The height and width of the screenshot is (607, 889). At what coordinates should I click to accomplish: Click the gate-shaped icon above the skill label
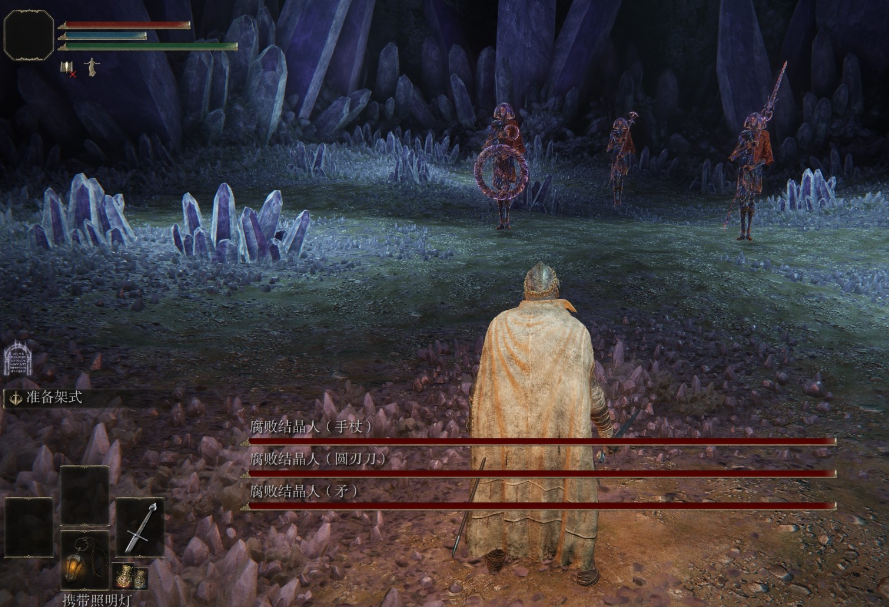(x=18, y=357)
